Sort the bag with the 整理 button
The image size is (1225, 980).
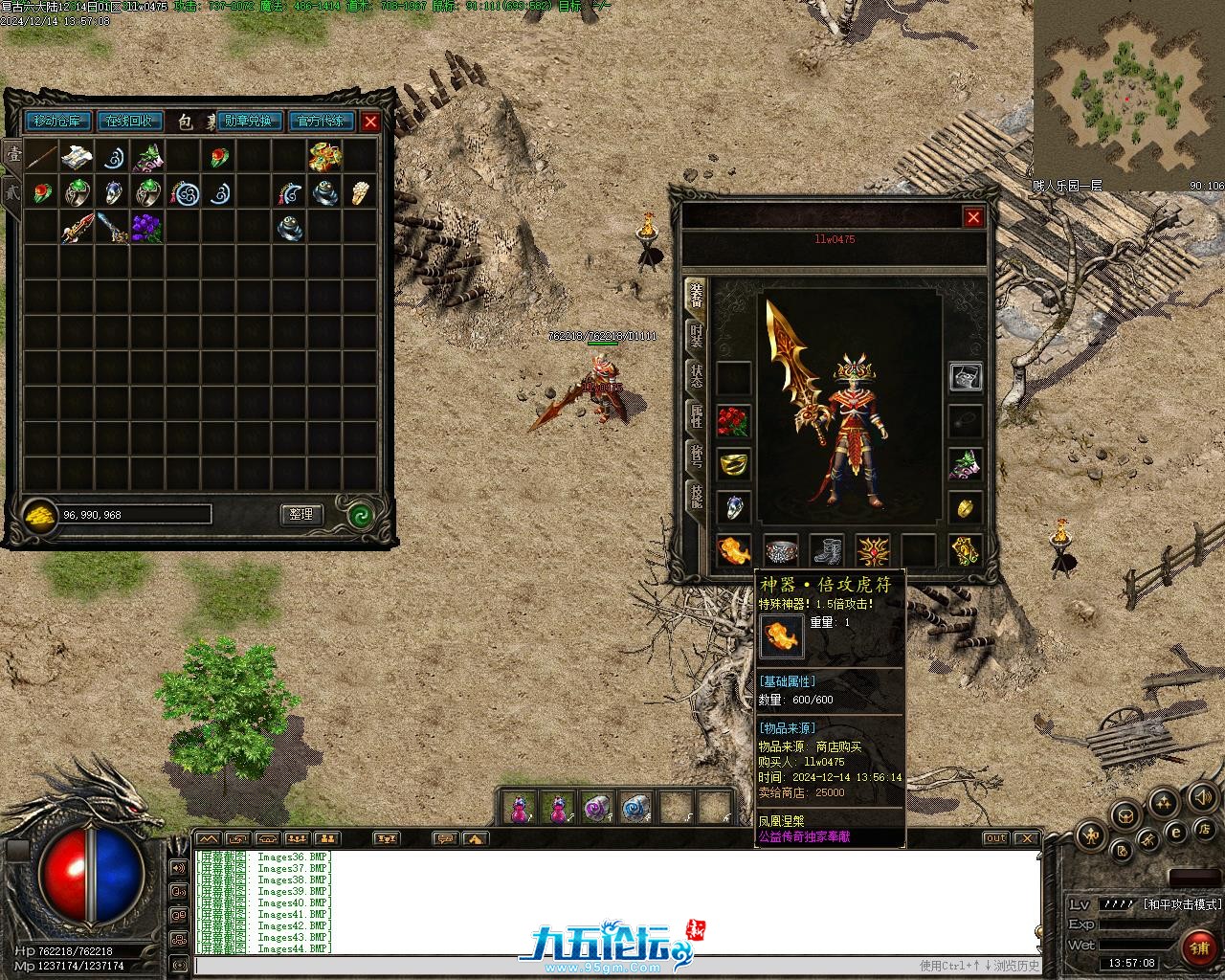coord(301,514)
